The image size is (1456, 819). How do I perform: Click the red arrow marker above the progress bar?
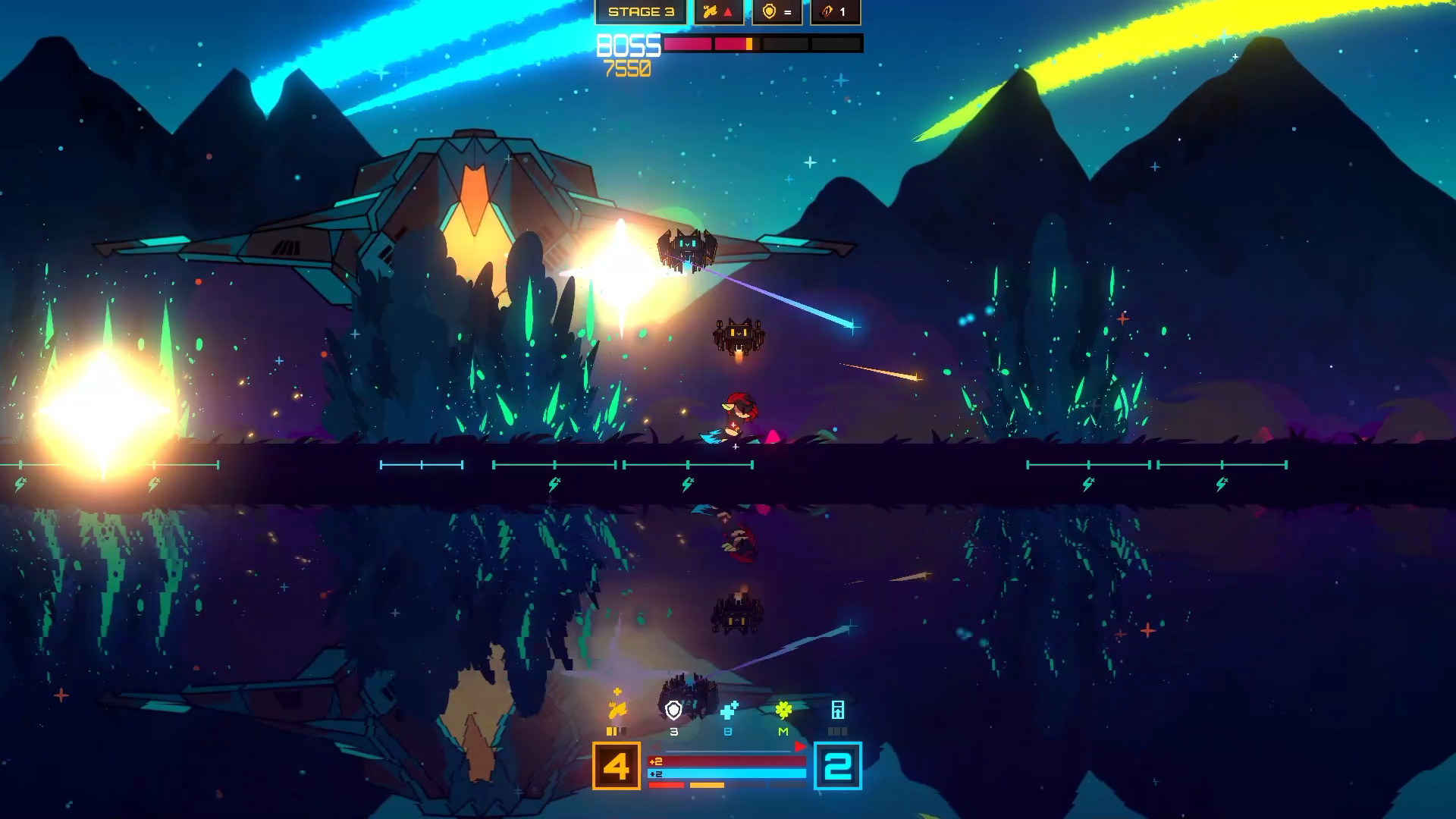click(x=799, y=746)
